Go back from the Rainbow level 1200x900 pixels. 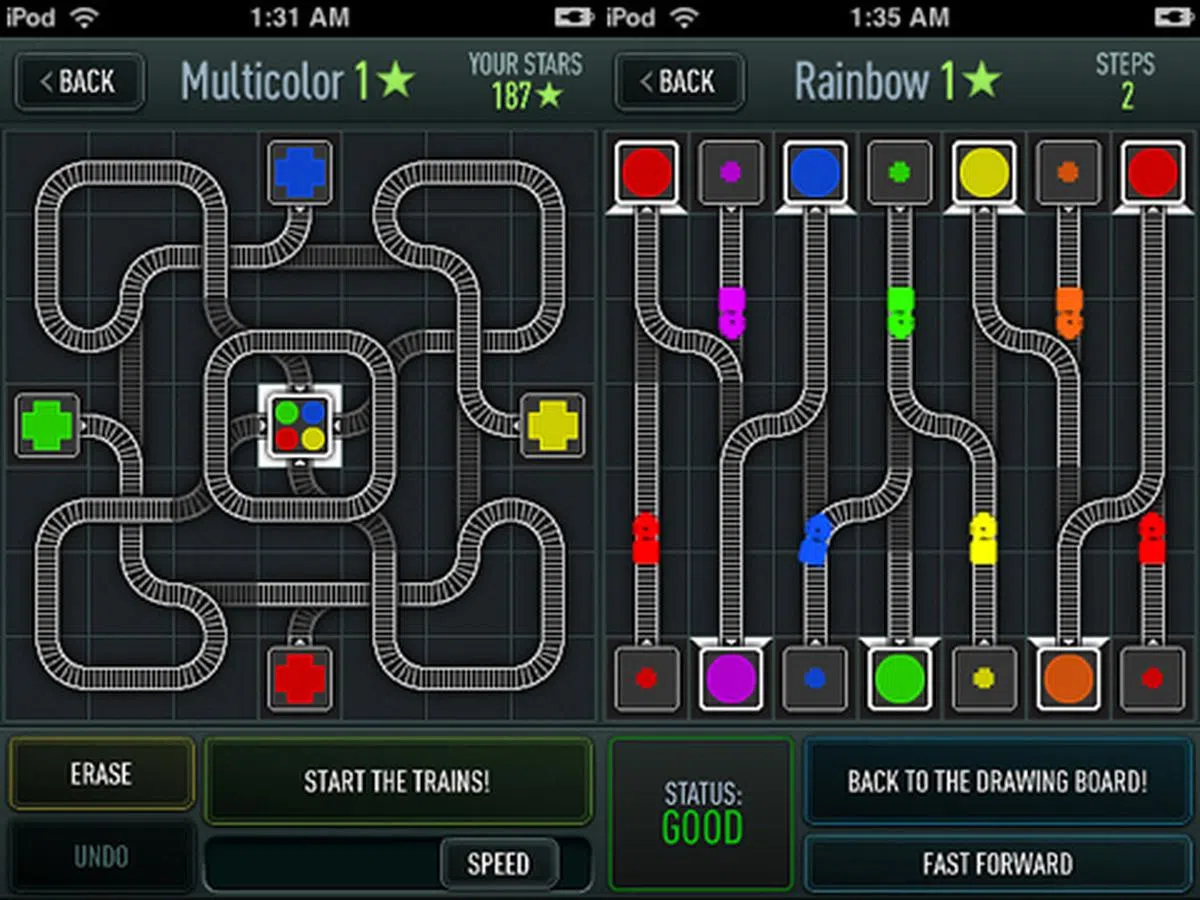click(x=680, y=82)
